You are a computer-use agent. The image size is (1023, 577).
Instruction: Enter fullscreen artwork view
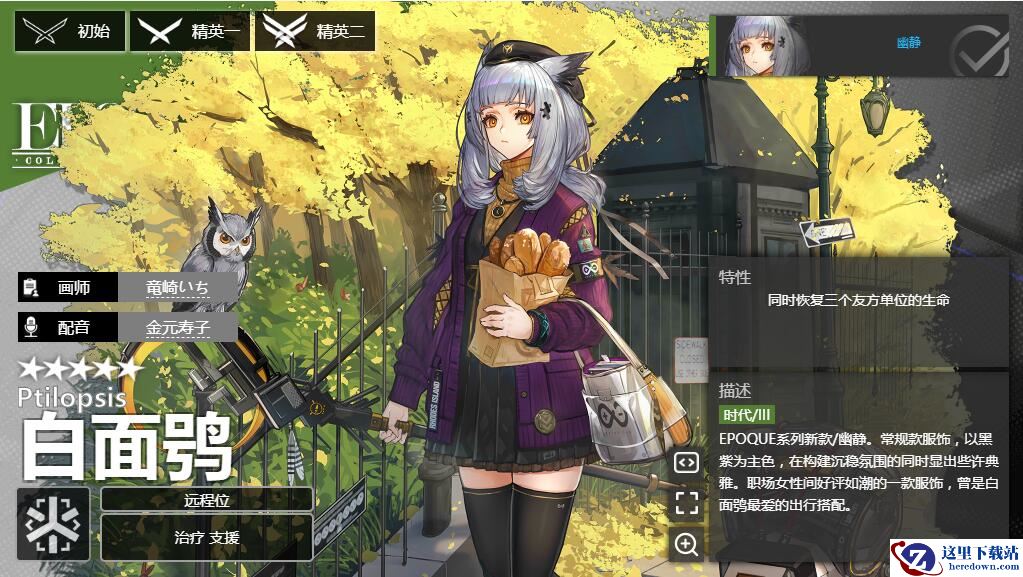(686, 503)
